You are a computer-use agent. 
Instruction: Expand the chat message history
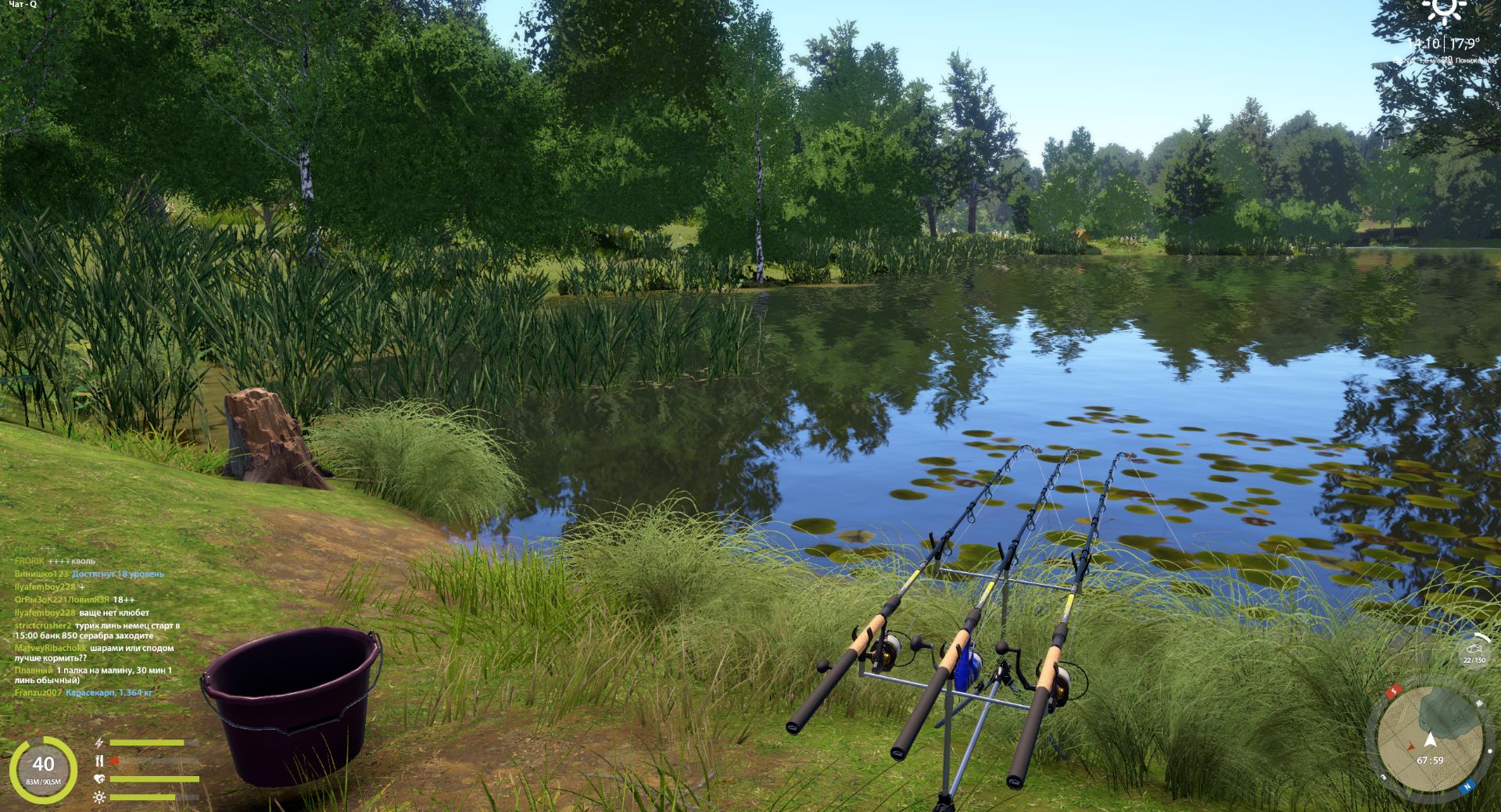[86, 625]
